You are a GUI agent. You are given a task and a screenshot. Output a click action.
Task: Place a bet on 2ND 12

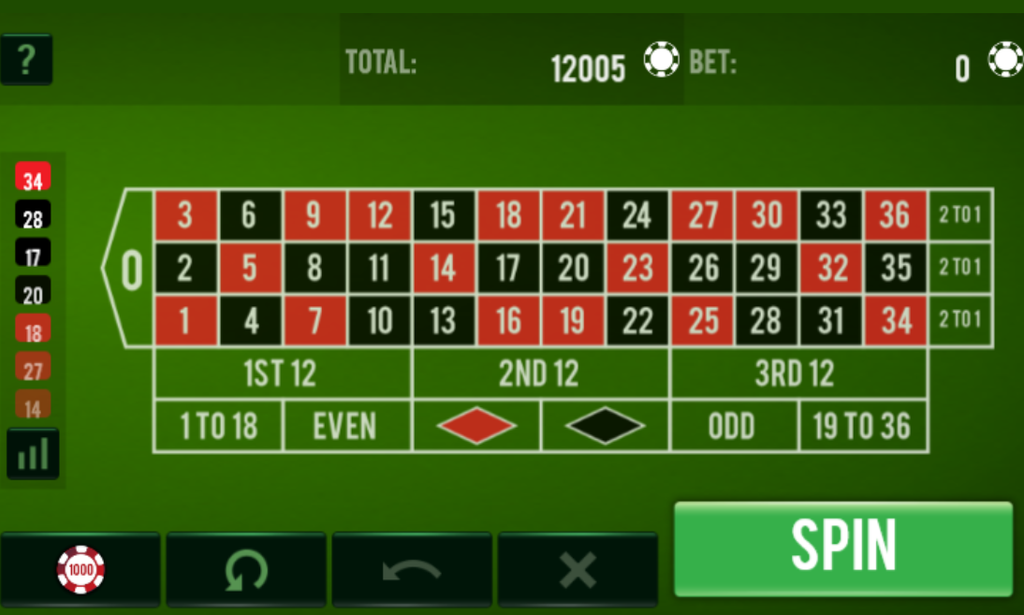point(540,374)
